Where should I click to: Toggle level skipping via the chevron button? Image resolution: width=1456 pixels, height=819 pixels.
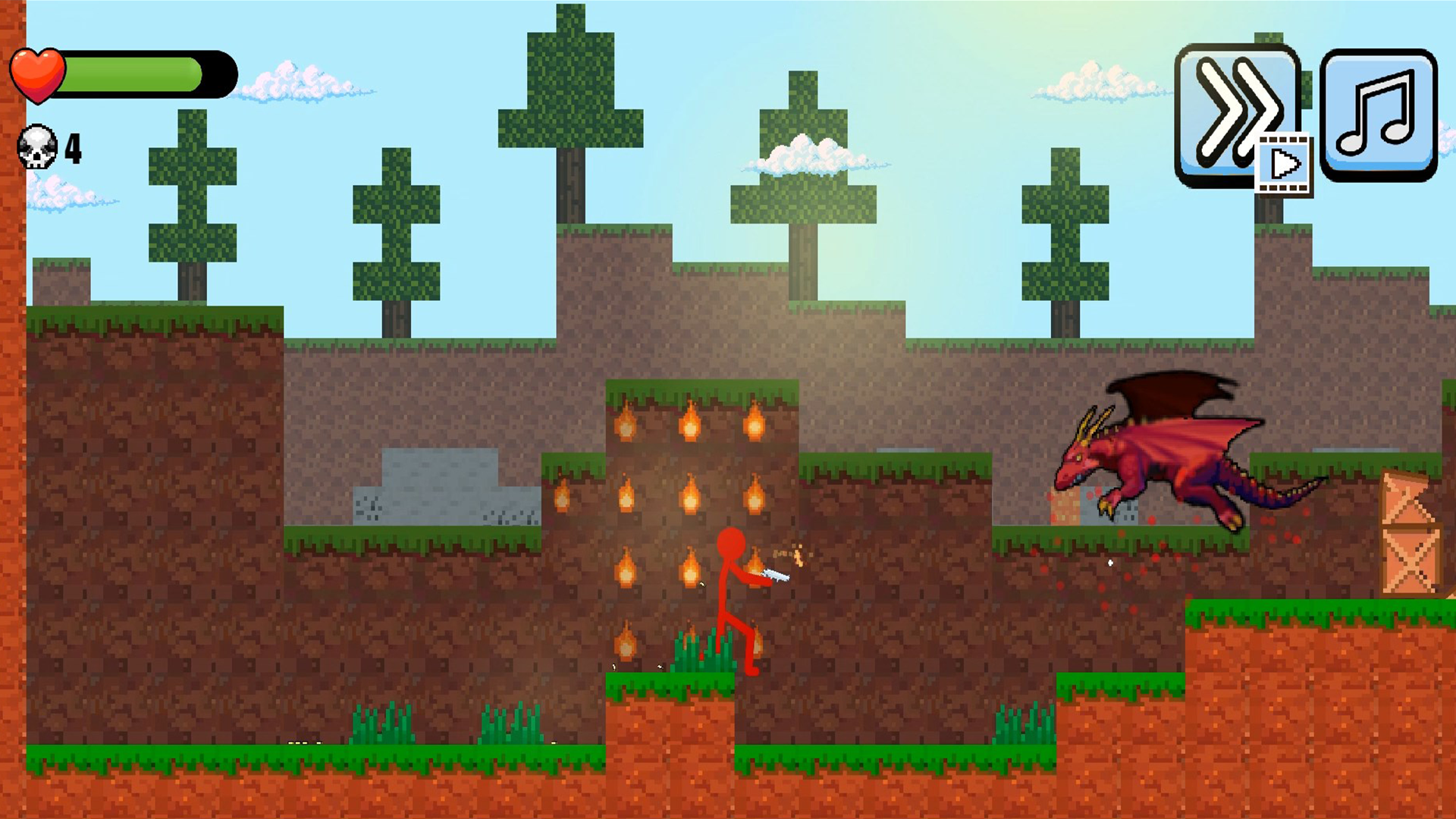tap(1236, 114)
